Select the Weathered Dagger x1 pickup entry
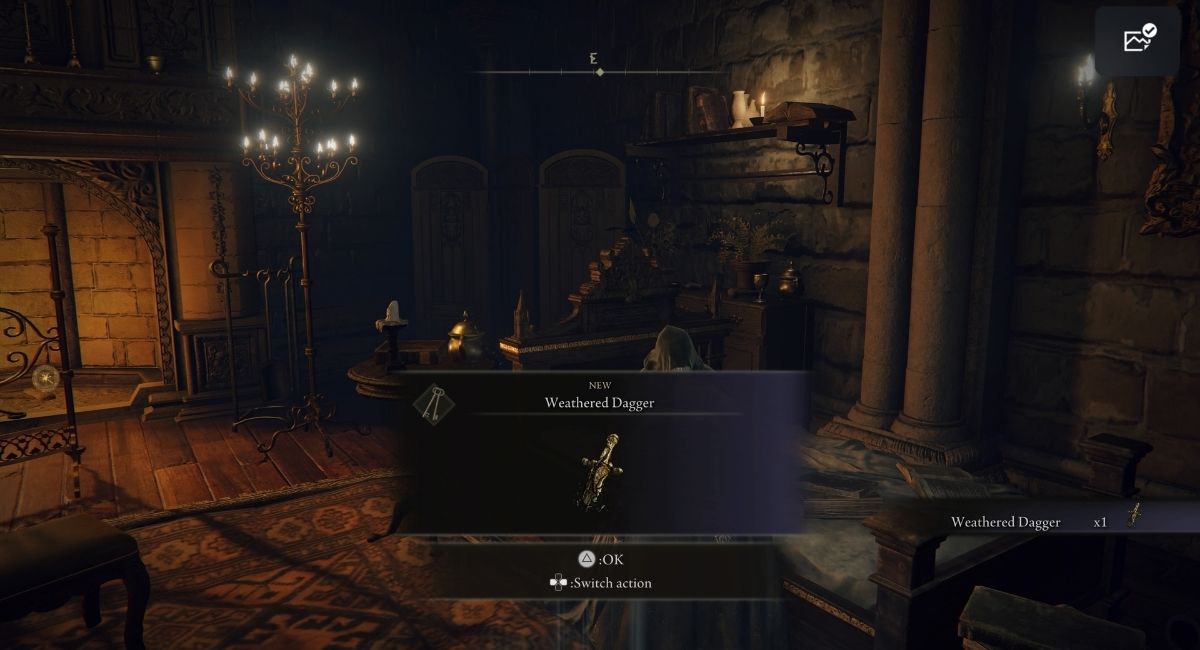The height and width of the screenshot is (650, 1200). [1040, 521]
